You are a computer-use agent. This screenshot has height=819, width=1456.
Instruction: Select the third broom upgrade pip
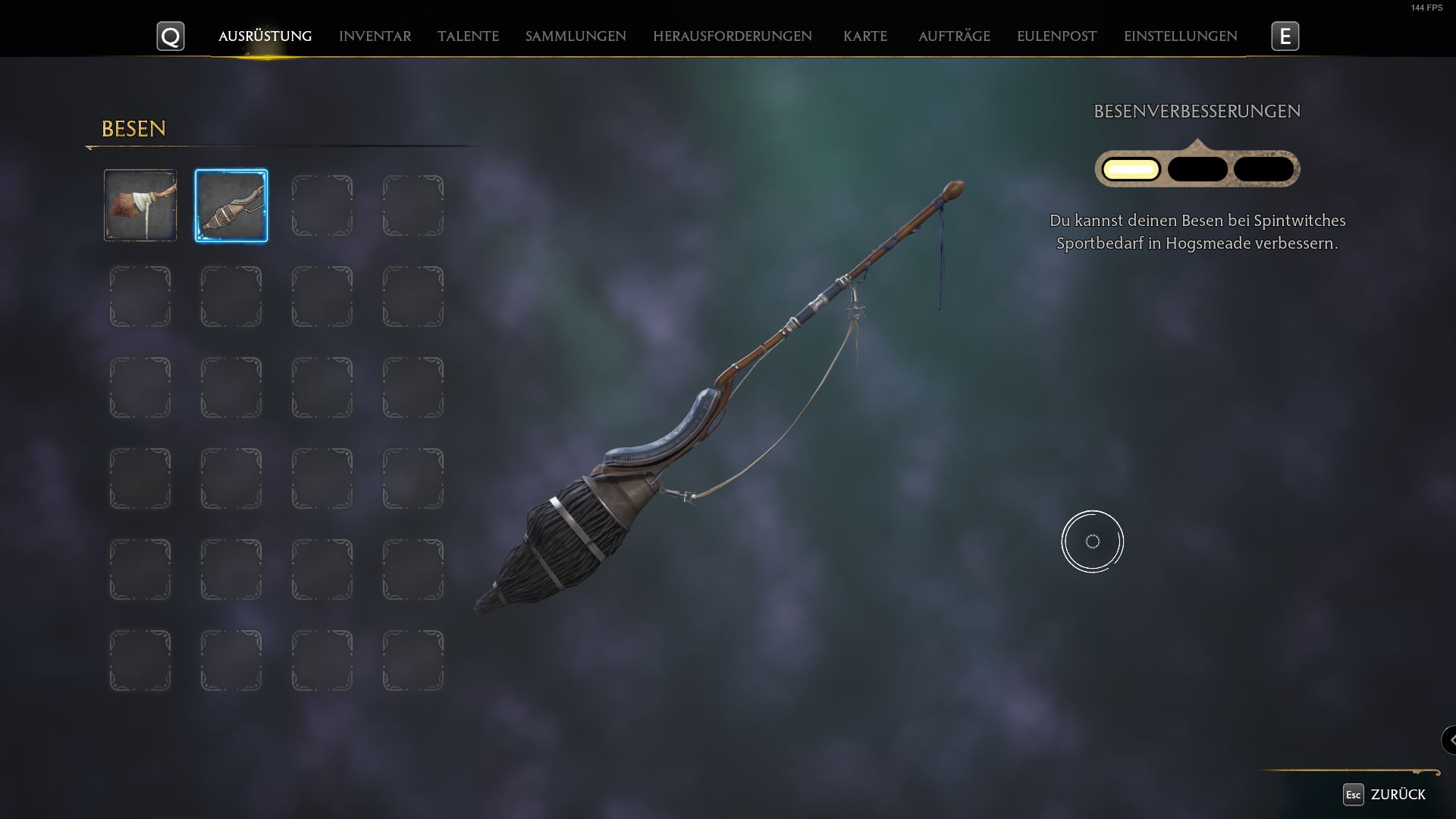[x=1263, y=168]
